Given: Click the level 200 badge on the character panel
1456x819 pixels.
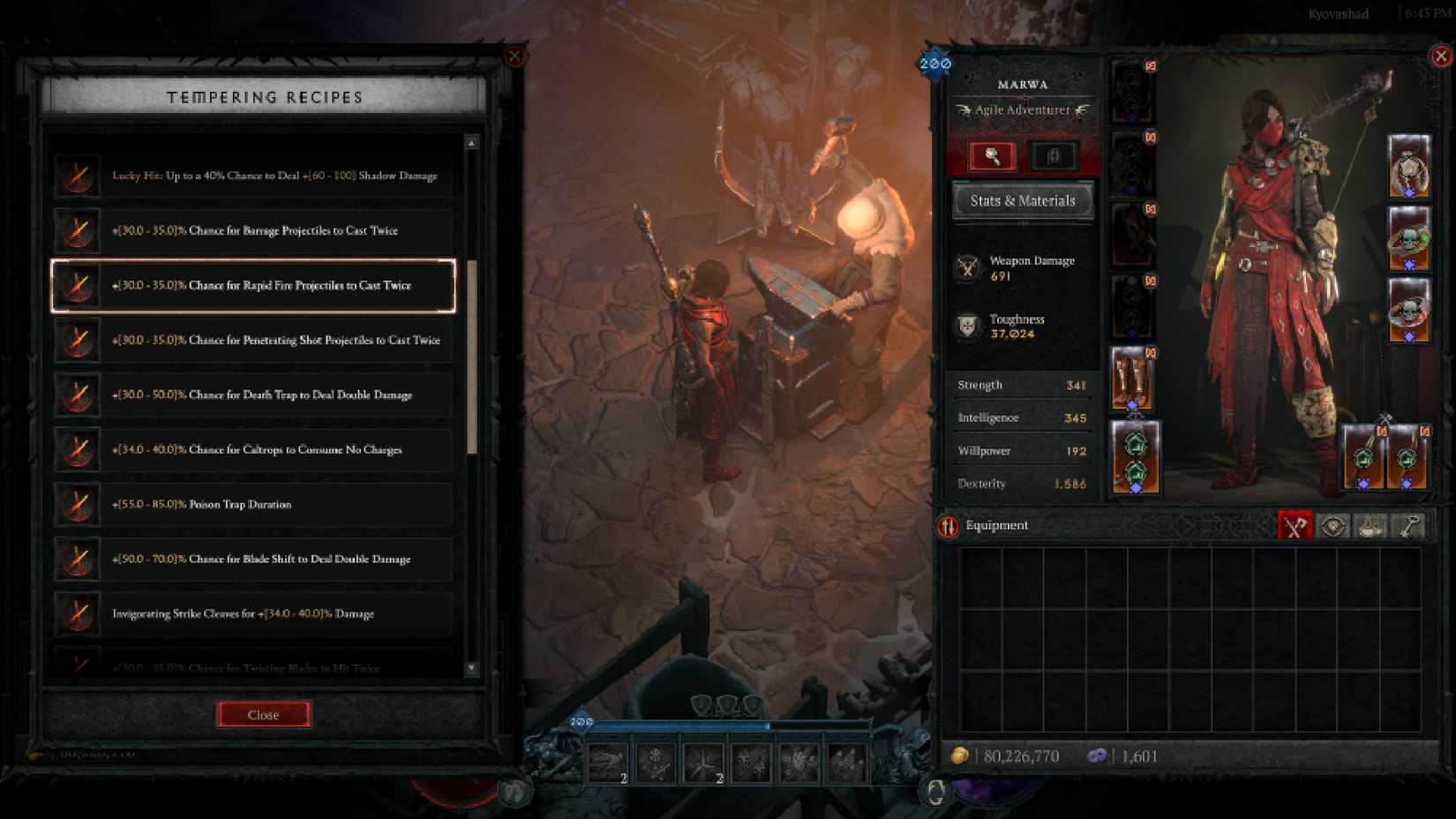Looking at the screenshot, I should pyautogui.click(x=934, y=63).
